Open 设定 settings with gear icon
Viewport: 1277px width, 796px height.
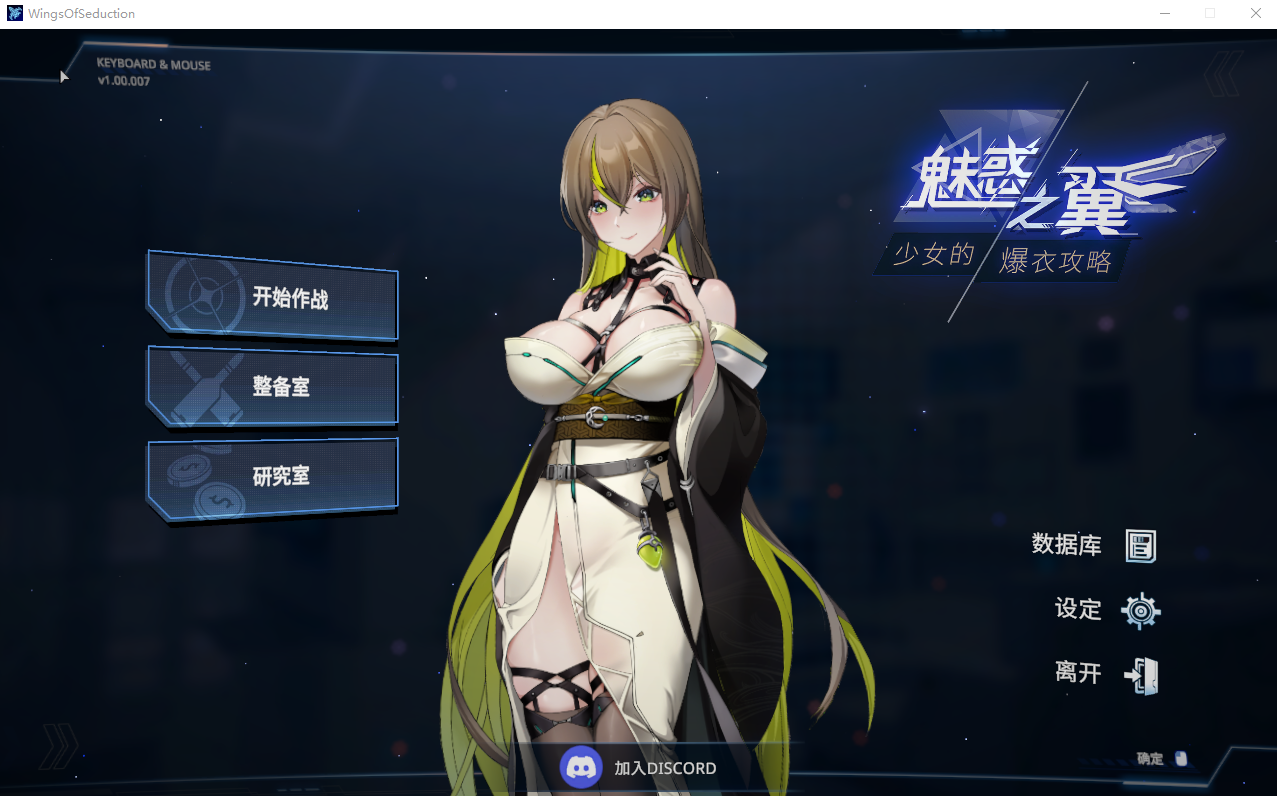[x=1107, y=610]
